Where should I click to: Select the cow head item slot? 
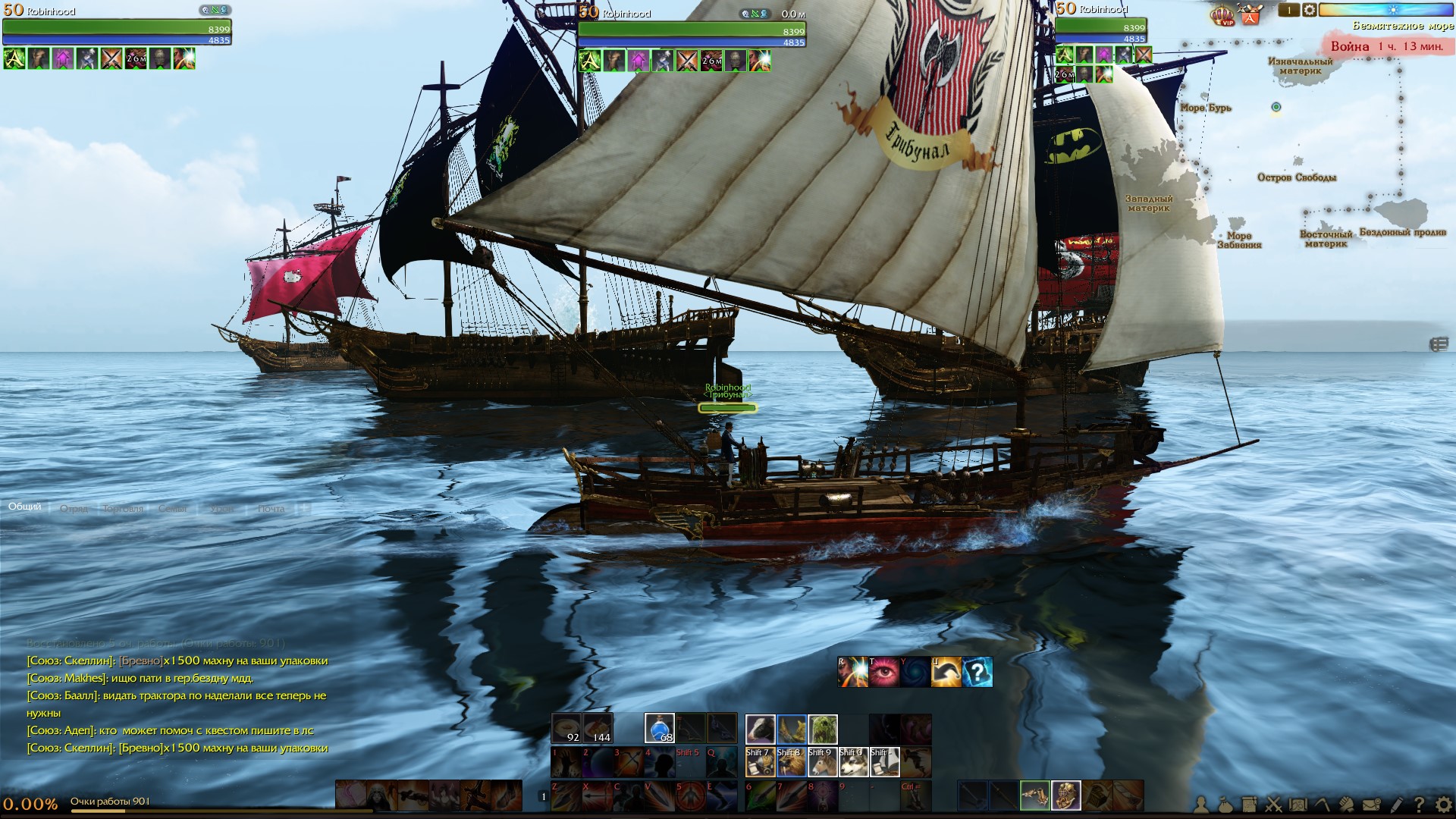pyautogui.click(x=760, y=729)
